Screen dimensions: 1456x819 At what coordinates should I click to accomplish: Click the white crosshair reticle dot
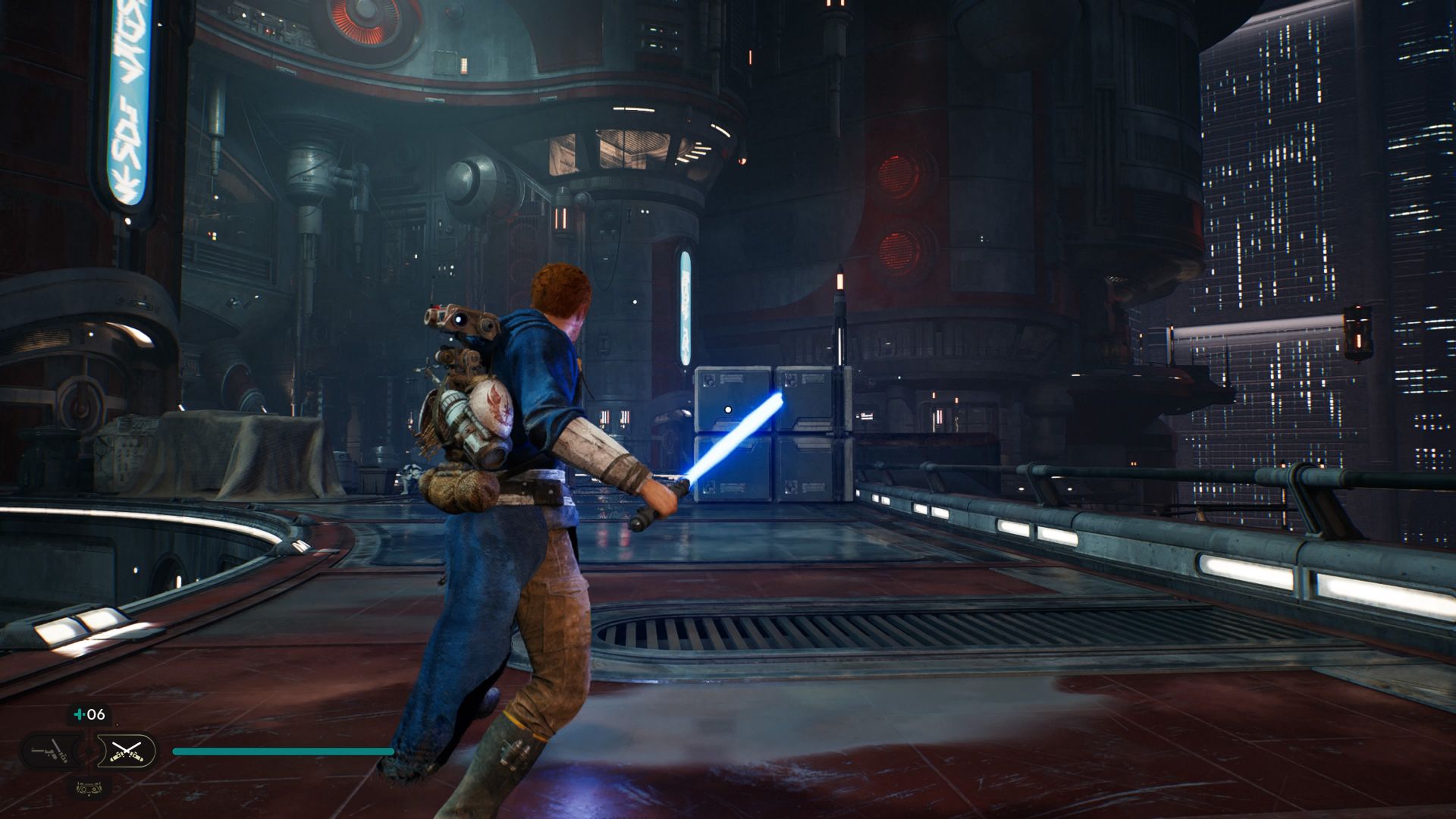(727, 409)
